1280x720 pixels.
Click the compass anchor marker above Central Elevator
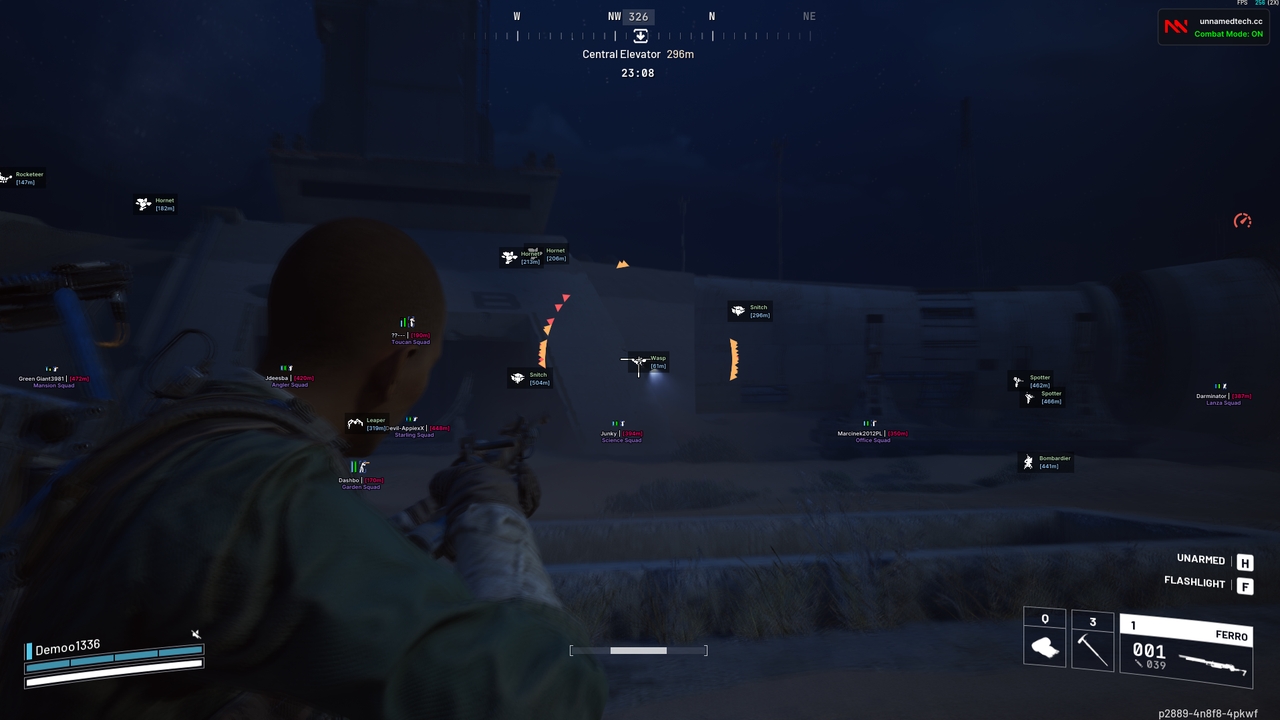coord(639,35)
